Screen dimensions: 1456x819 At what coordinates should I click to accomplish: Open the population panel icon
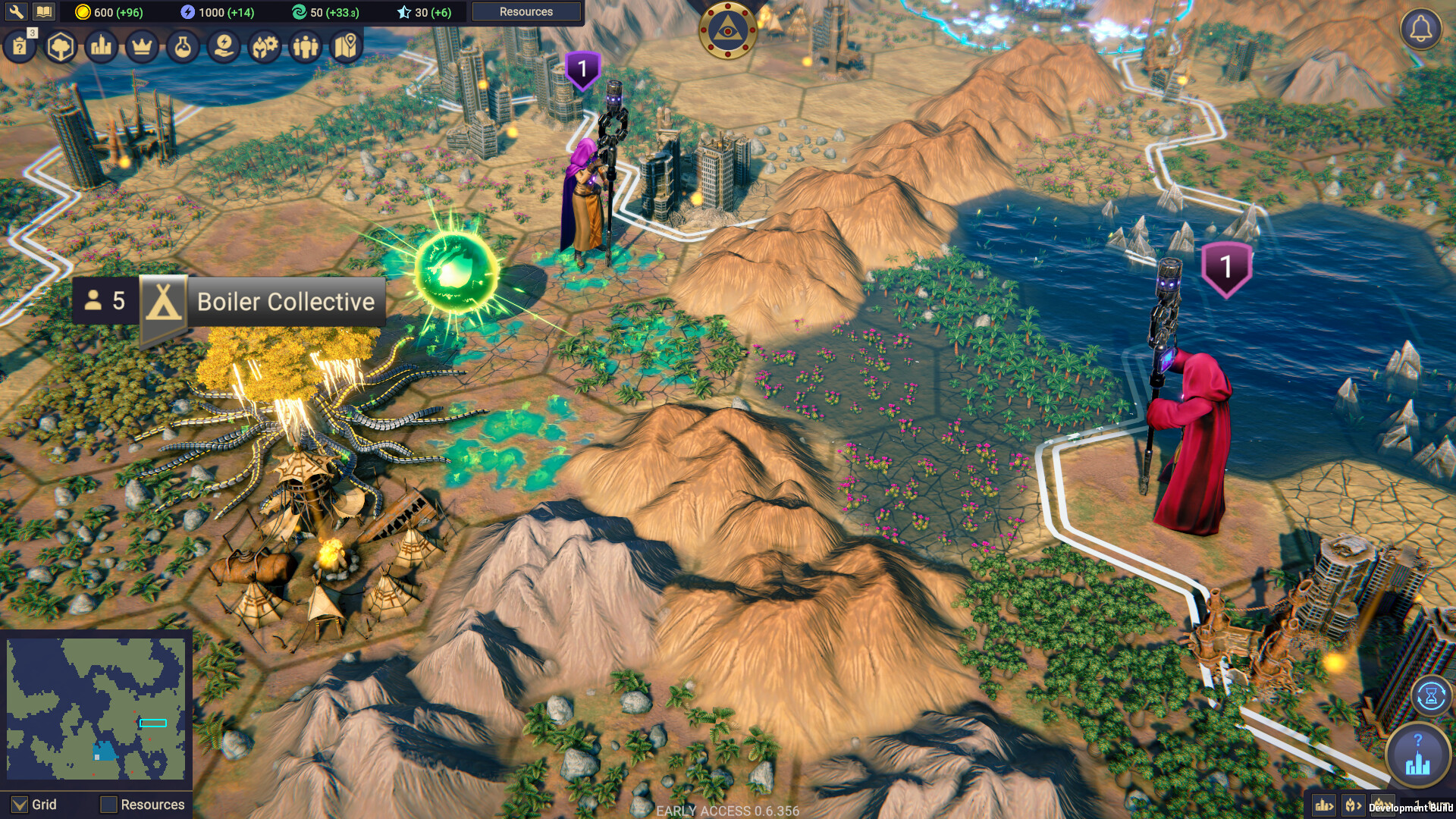click(305, 45)
